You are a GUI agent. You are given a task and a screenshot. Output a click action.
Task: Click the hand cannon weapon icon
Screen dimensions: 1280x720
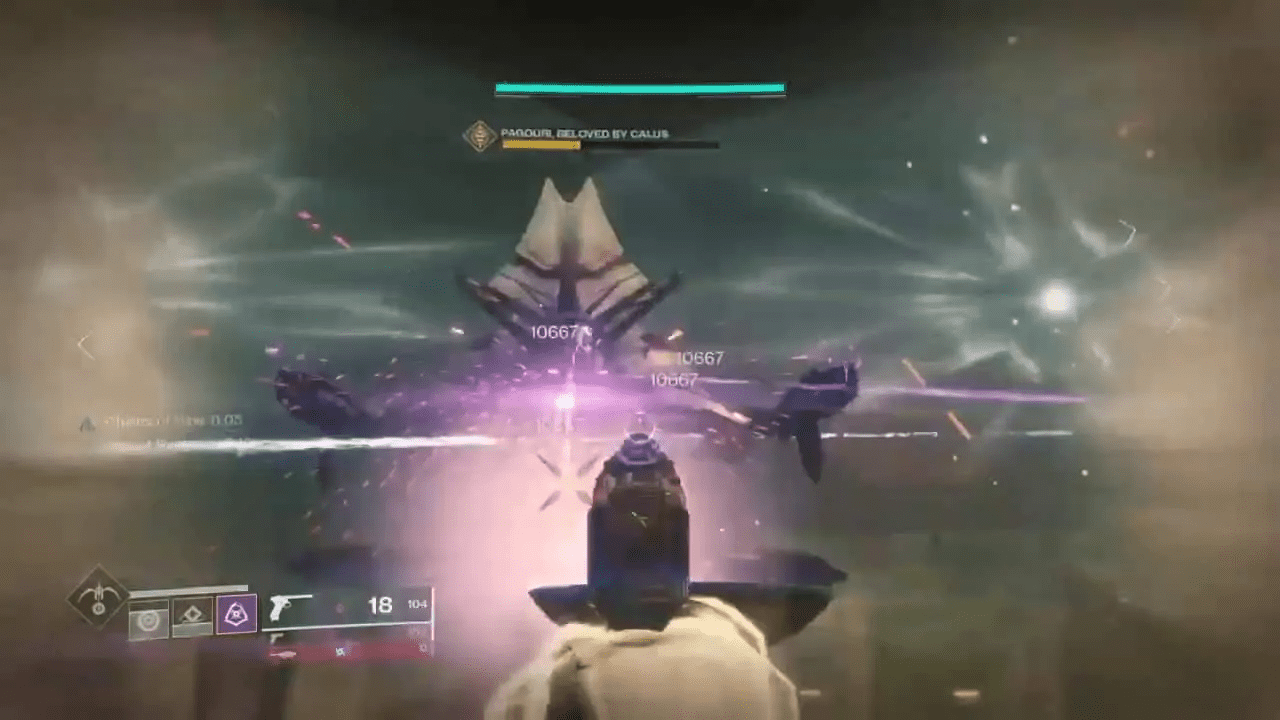tap(284, 604)
